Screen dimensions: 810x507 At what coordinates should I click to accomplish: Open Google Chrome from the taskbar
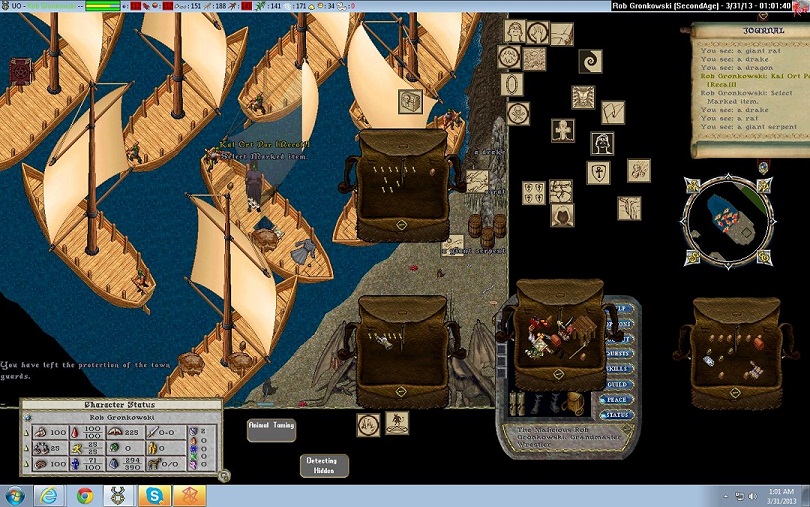click(85, 495)
